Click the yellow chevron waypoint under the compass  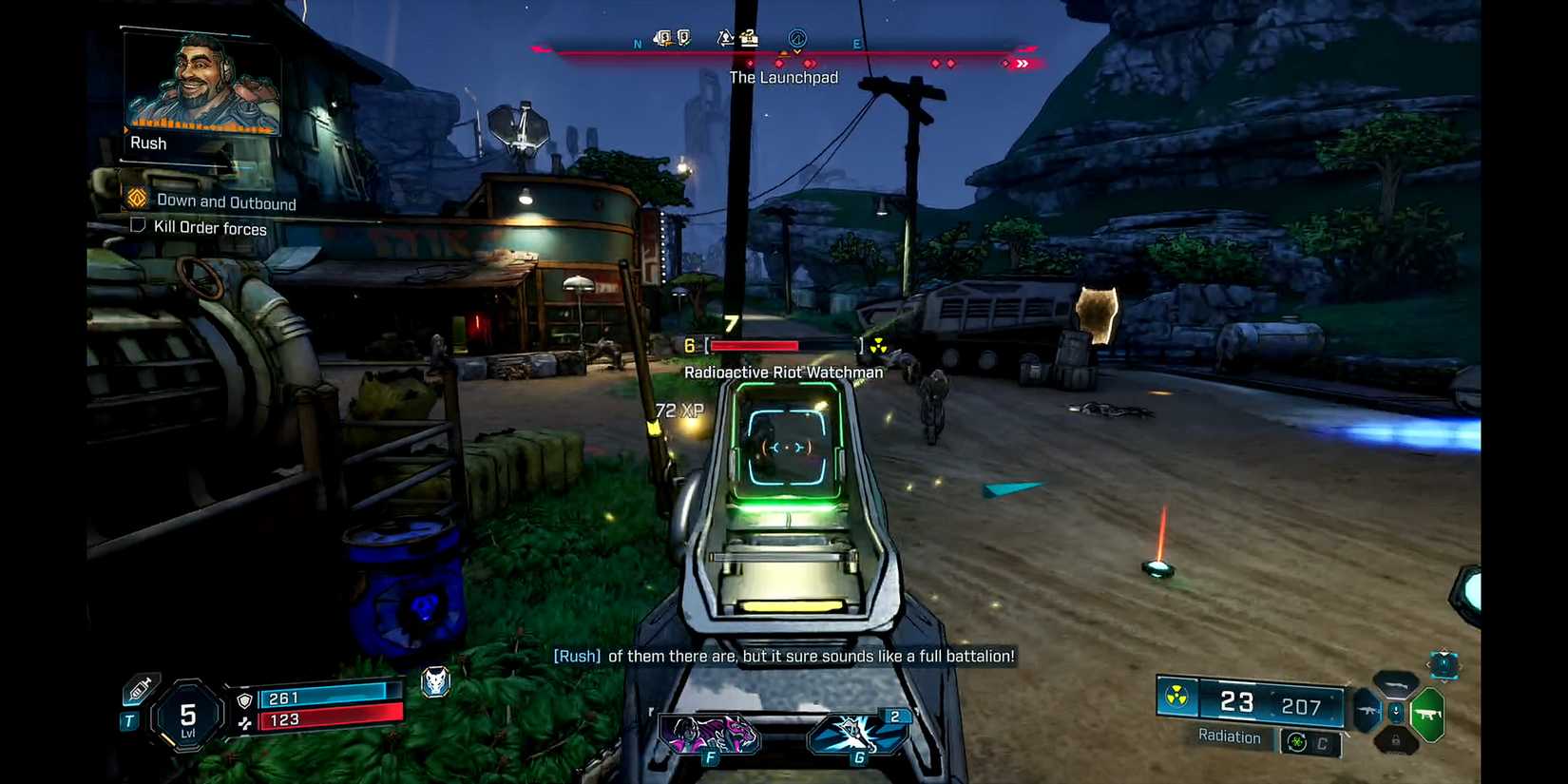(x=796, y=53)
